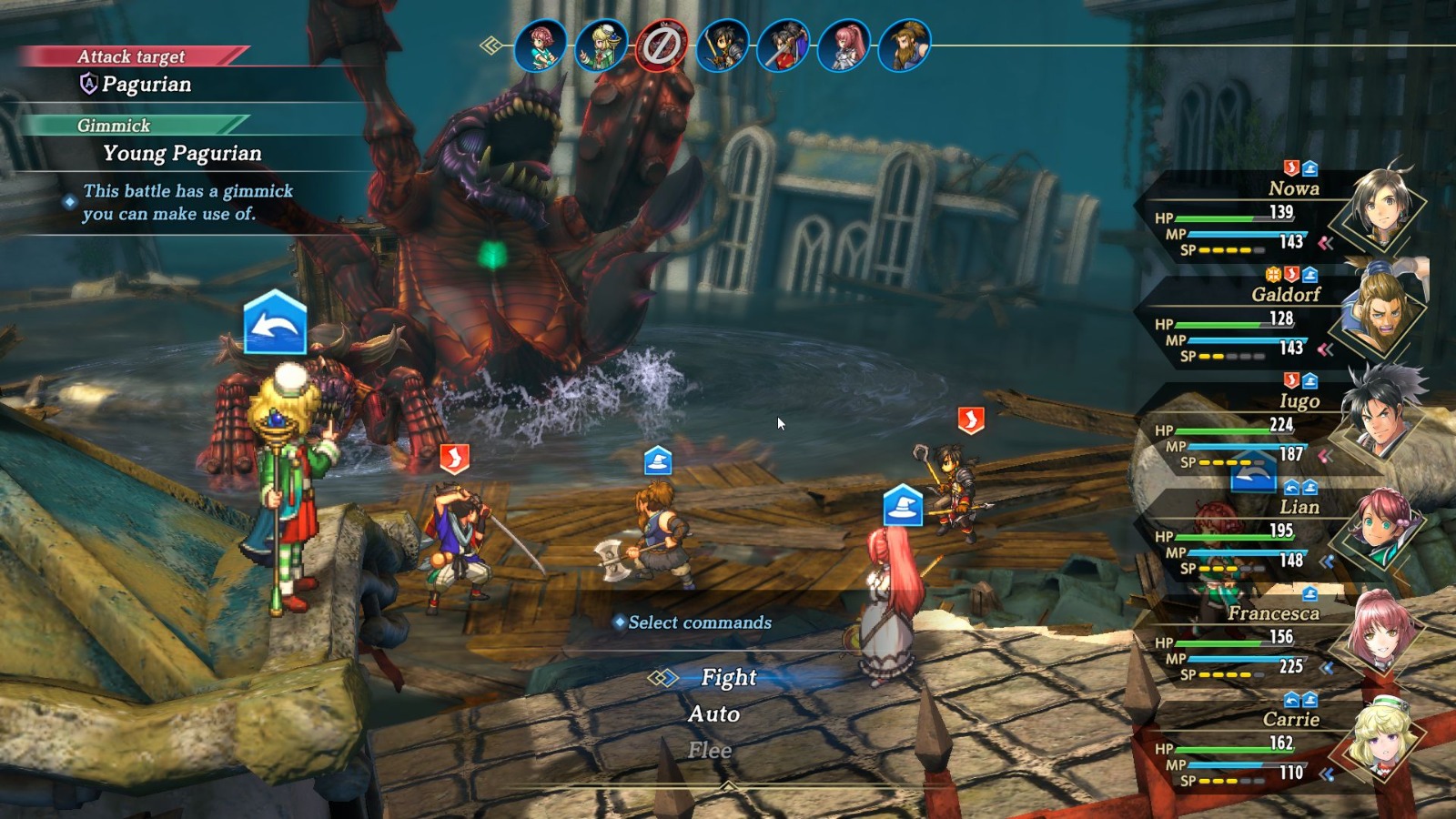This screenshot has width=1456, height=819.
Task: Select the Pagurian attack target entry
Action: point(146,85)
